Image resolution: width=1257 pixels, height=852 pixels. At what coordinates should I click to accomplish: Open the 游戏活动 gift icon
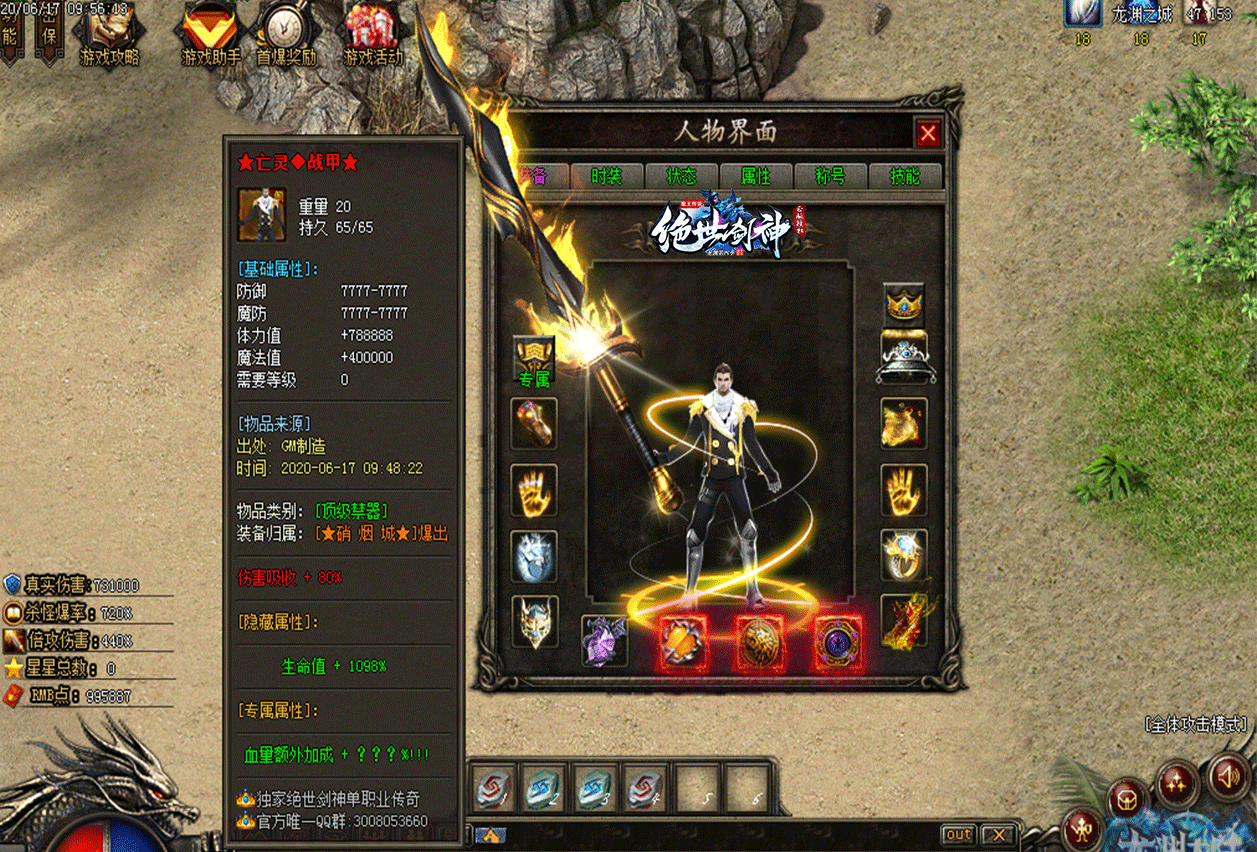click(x=372, y=33)
